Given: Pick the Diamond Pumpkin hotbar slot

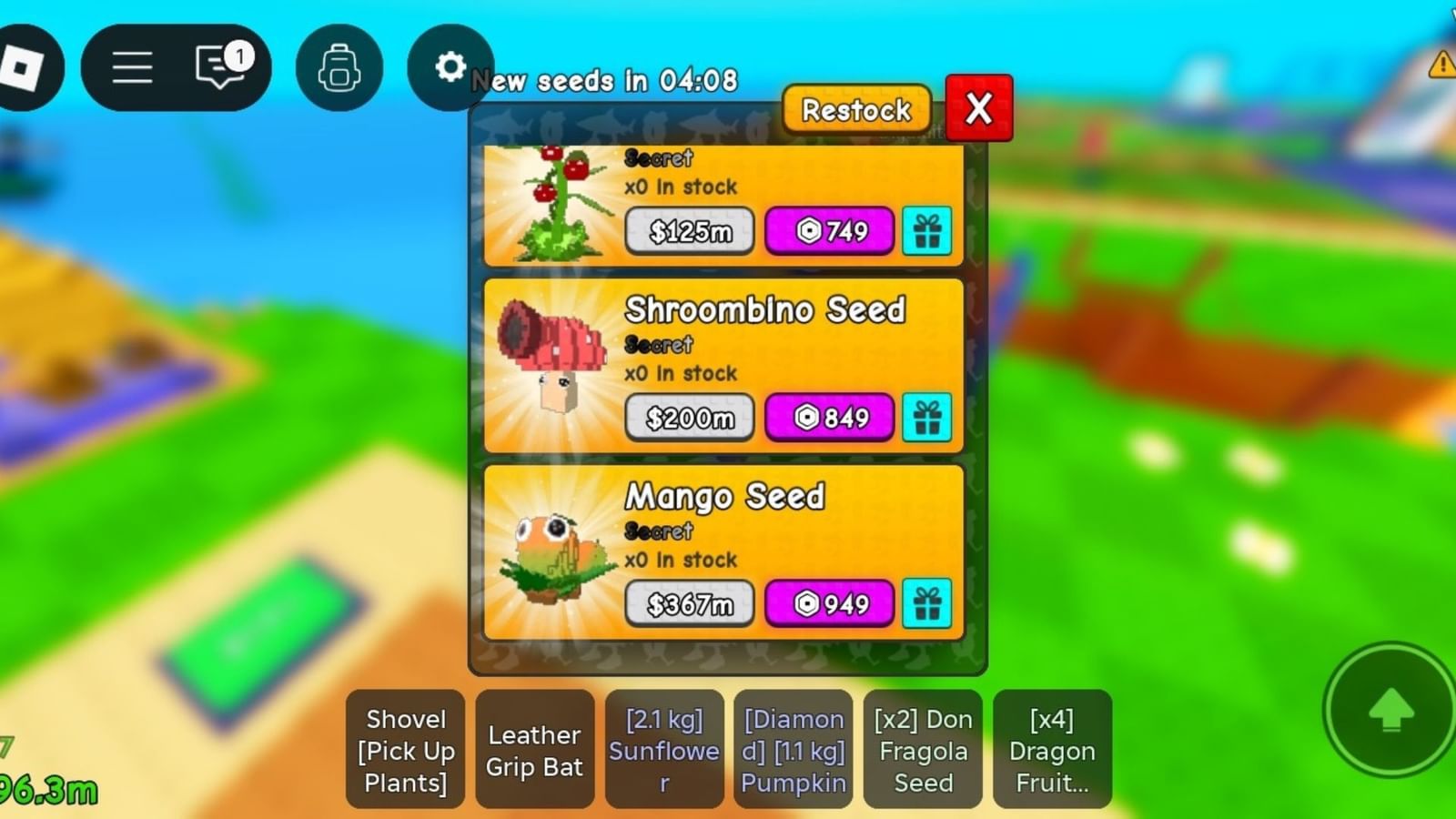Looking at the screenshot, I should 794,750.
